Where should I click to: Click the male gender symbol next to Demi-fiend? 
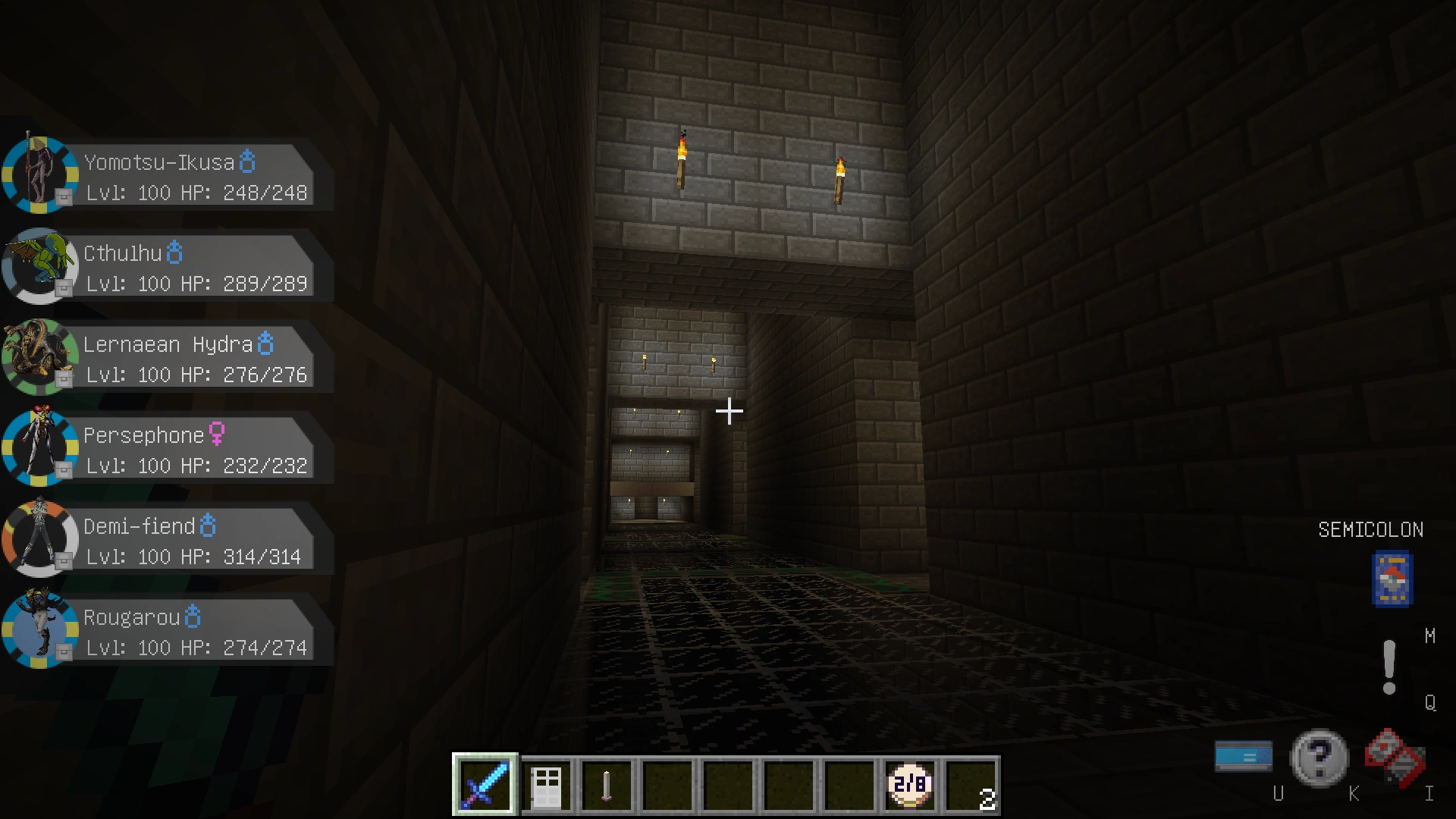coord(207,526)
